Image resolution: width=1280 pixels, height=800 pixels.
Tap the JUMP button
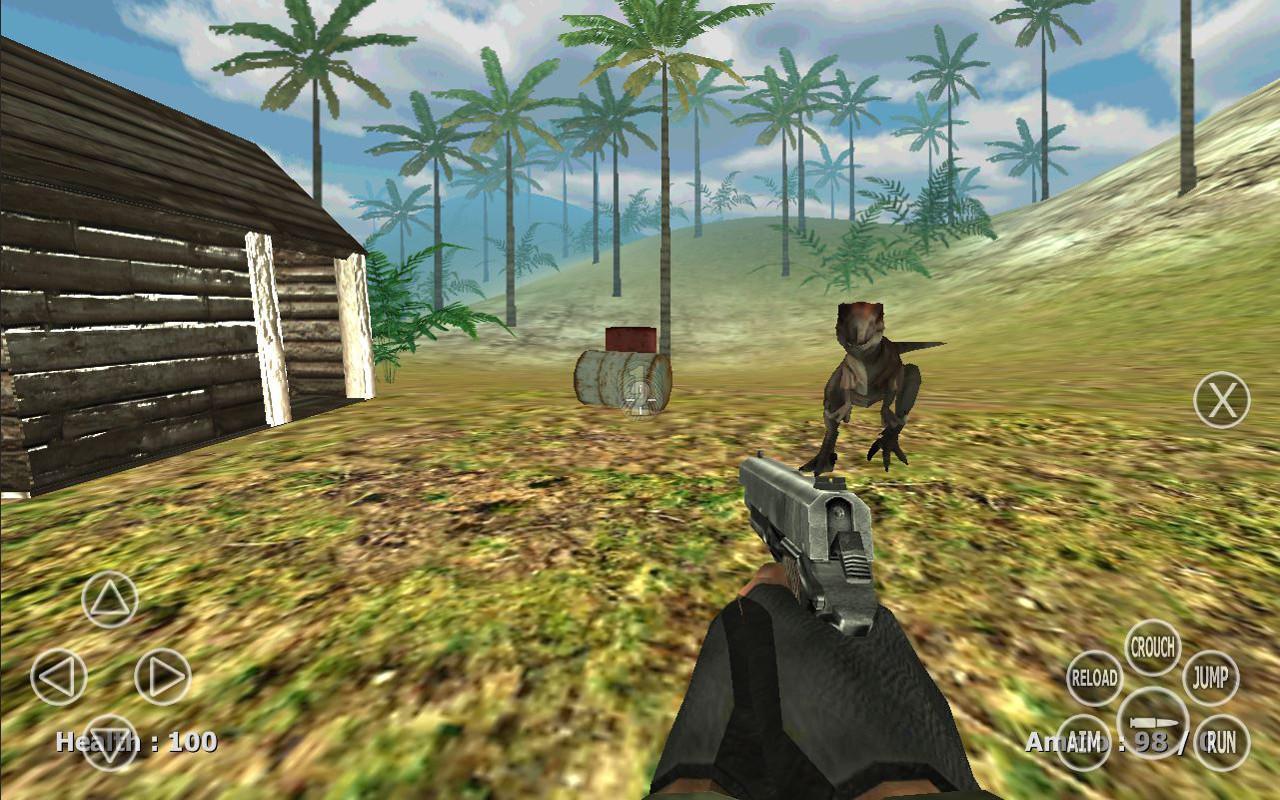coord(1213,677)
